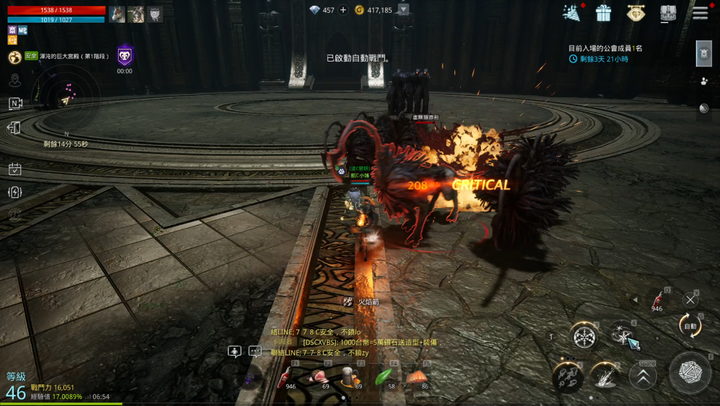The image size is (720, 406).
Task: Activate the double up-arrow dodge skill
Action: (x=643, y=375)
